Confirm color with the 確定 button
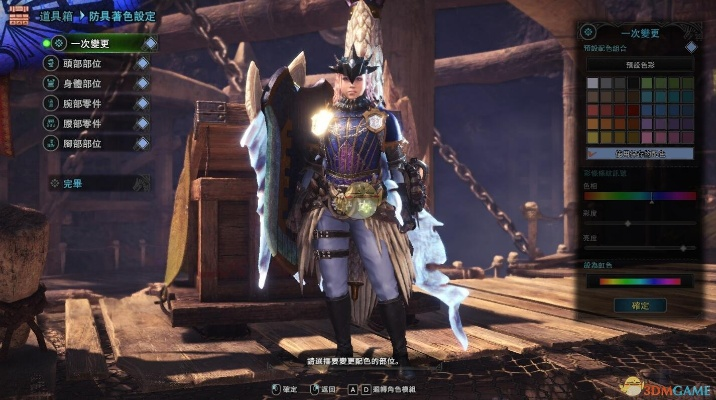Image resolution: width=716 pixels, height=400 pixels. point(640,305)
